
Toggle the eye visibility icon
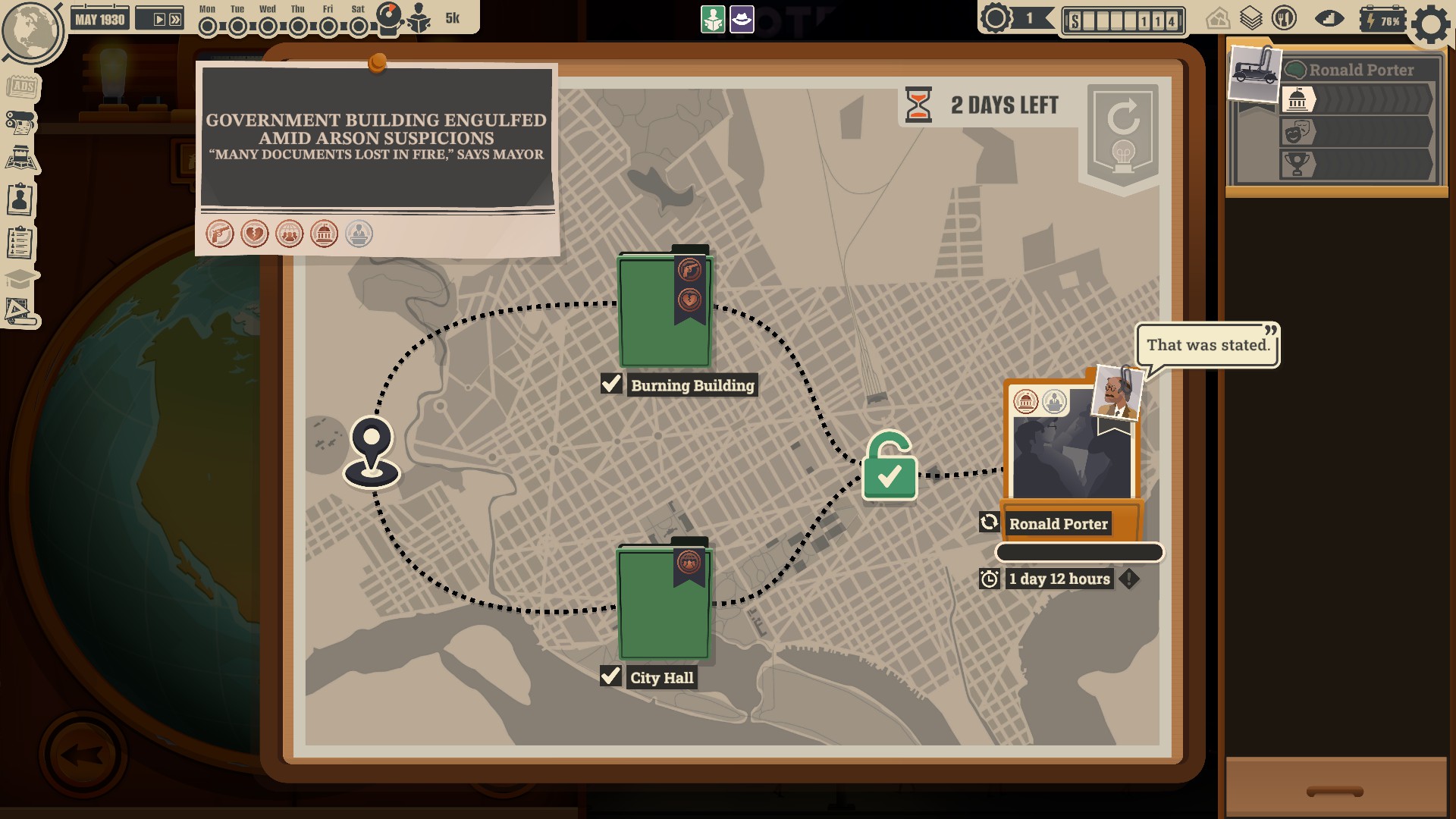tap(1329, 18)
